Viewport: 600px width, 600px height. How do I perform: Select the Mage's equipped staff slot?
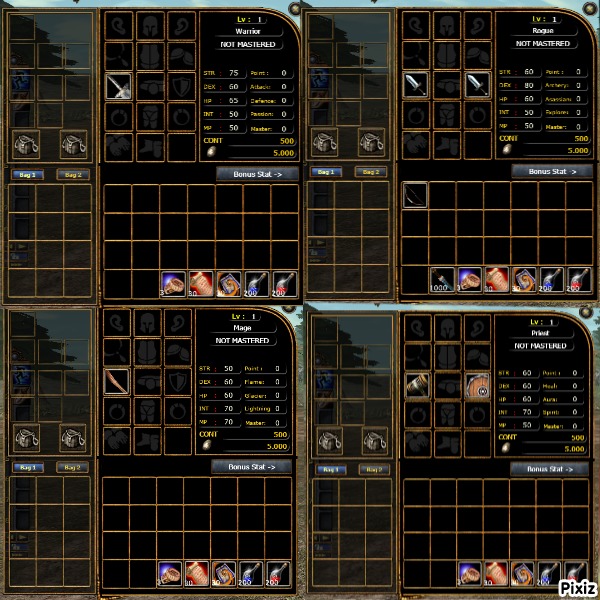pyautogui.click(x=118, y=382)
